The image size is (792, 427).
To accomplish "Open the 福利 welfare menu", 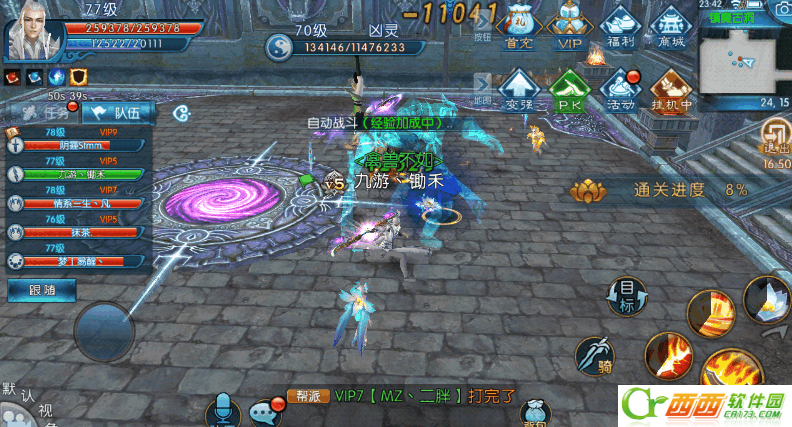I will coord(620,25).
